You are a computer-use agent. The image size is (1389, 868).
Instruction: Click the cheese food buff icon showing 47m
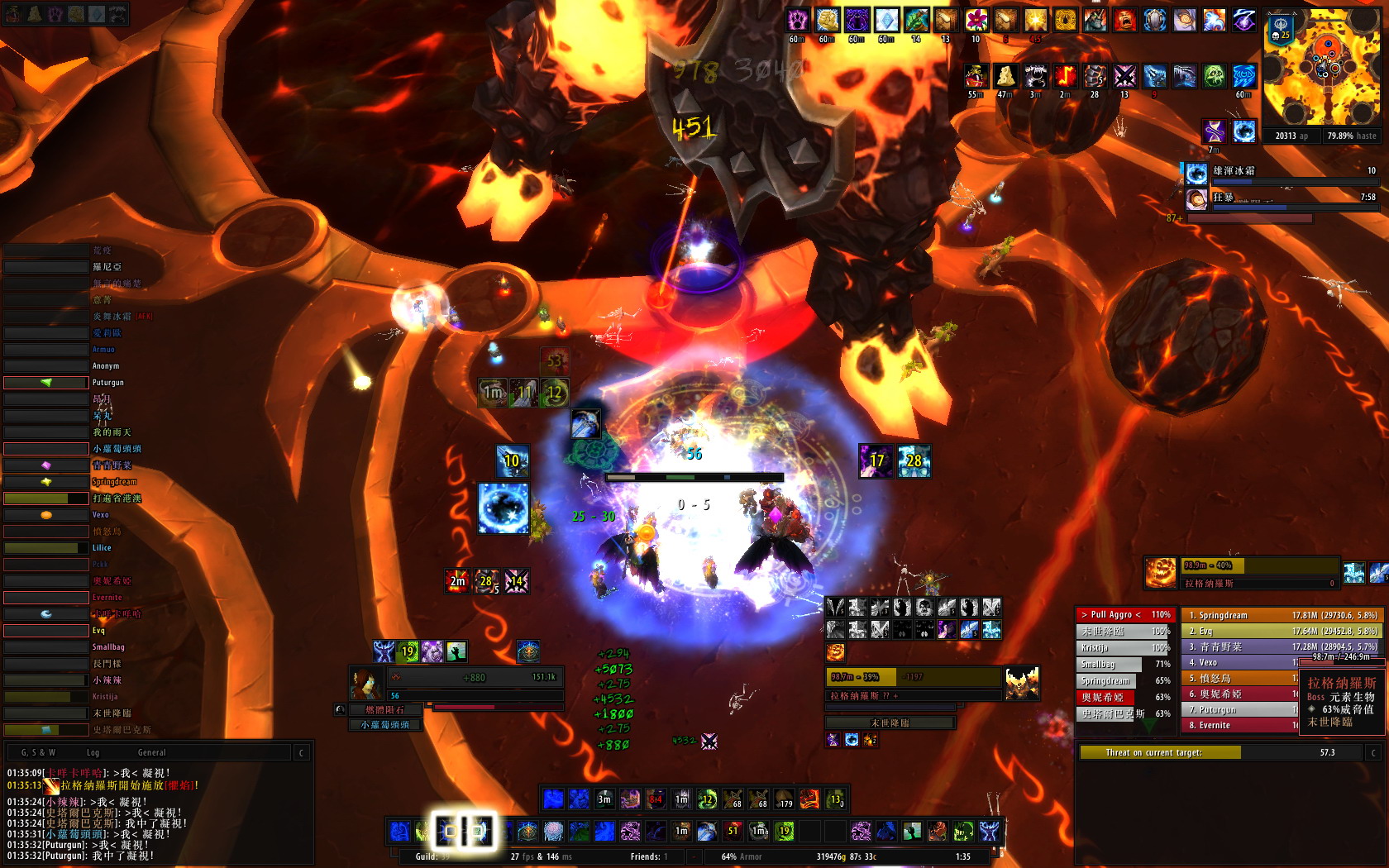click(x=1005, y=76)
